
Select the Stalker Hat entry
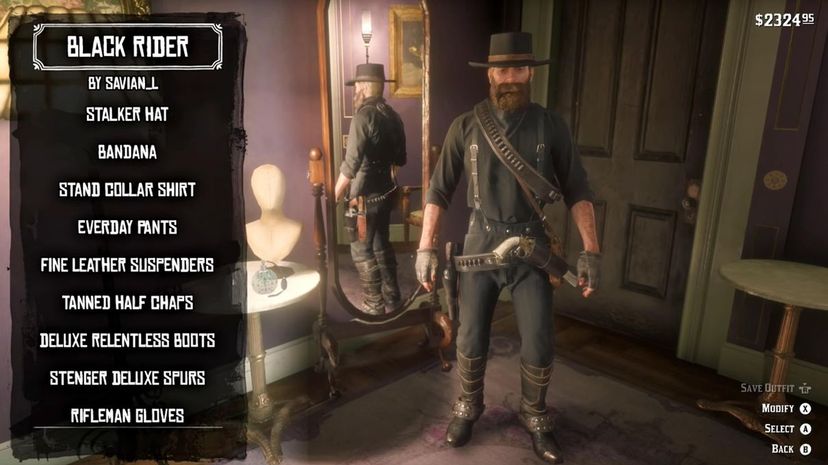[x=127, y=115]
